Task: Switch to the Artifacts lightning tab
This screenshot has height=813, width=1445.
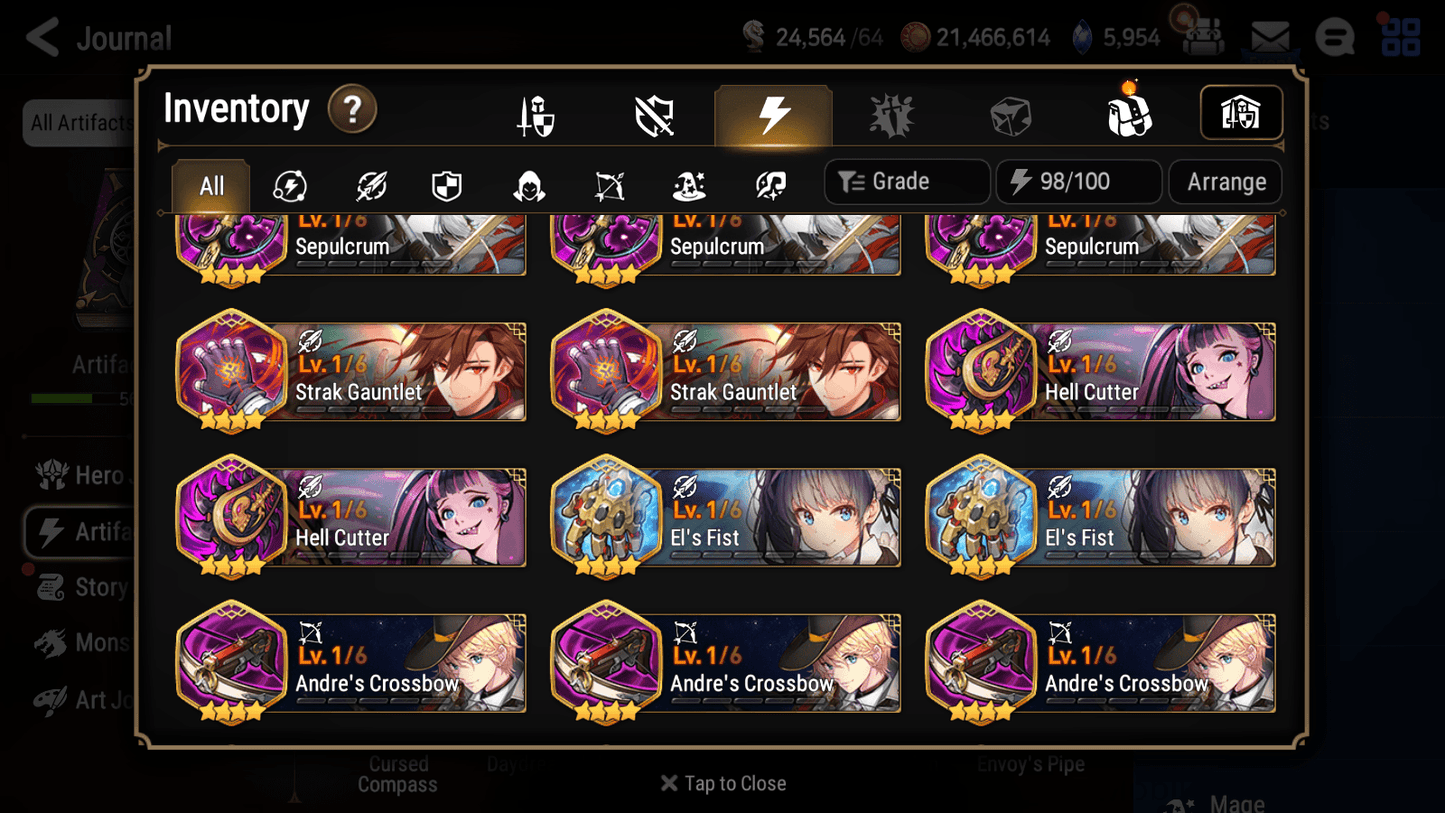Action: 774,113
